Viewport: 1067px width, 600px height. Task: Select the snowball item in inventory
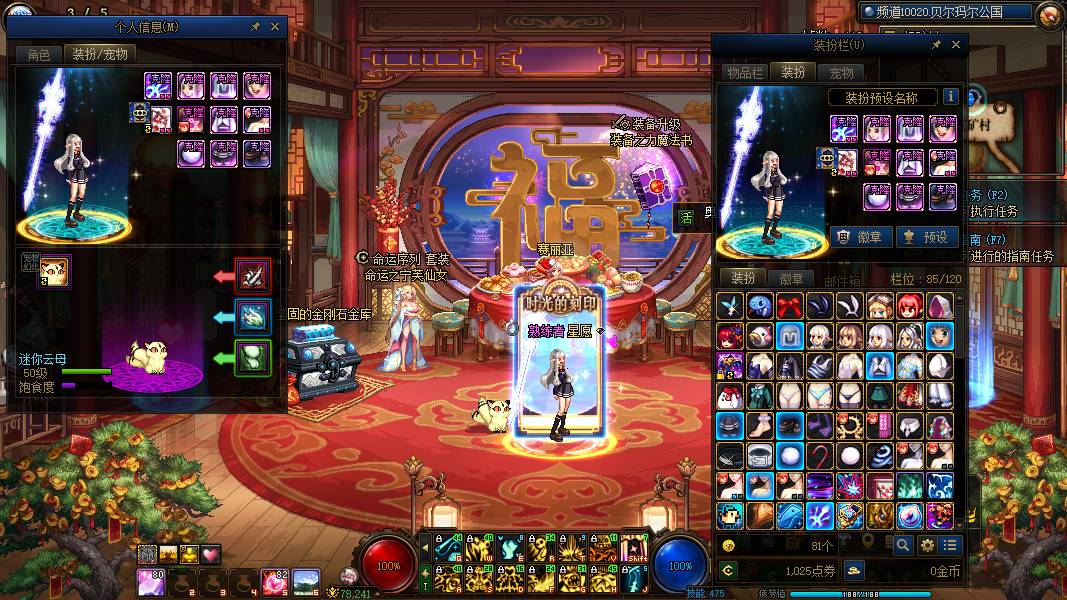[790, 456]
